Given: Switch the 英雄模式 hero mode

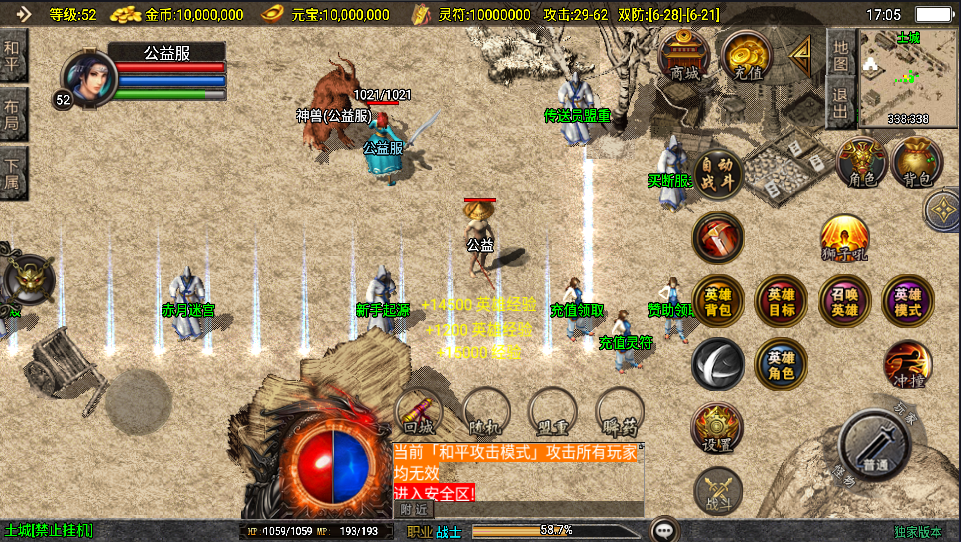Looking at the screenshot, I should click(908, 301).
